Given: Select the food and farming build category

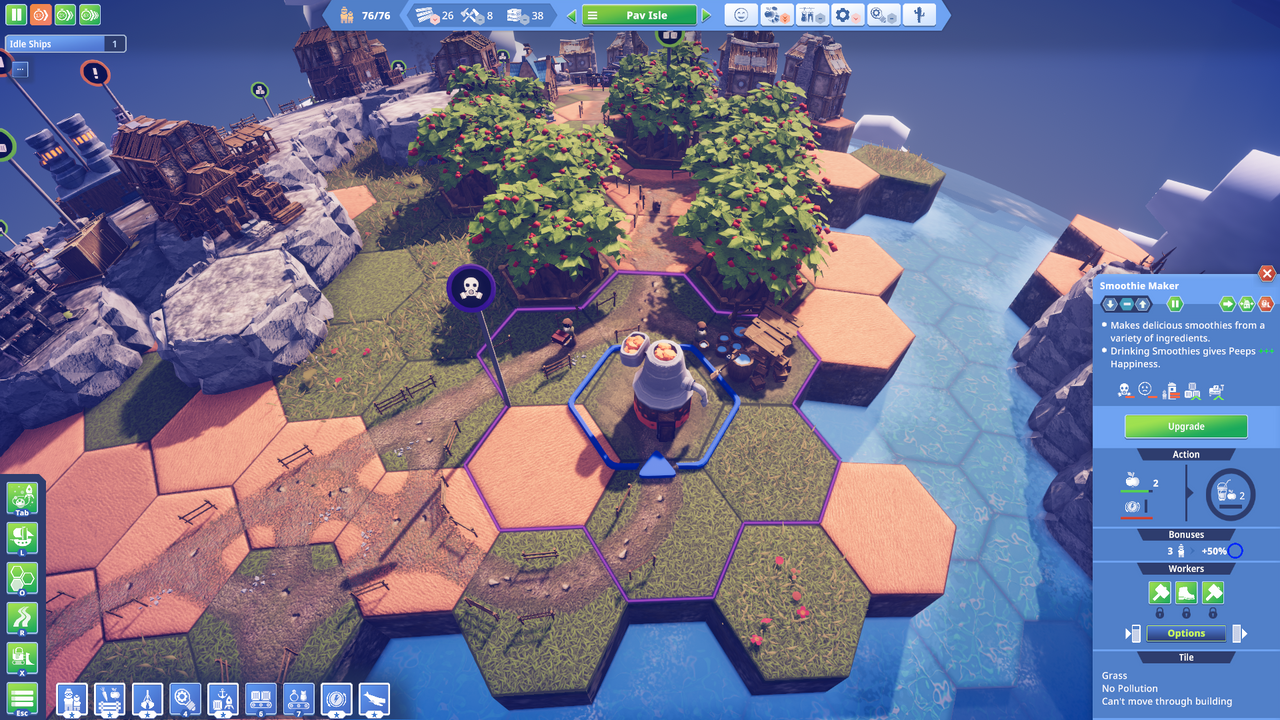Looking at the screenshot, I should click(x=109, y=700).
